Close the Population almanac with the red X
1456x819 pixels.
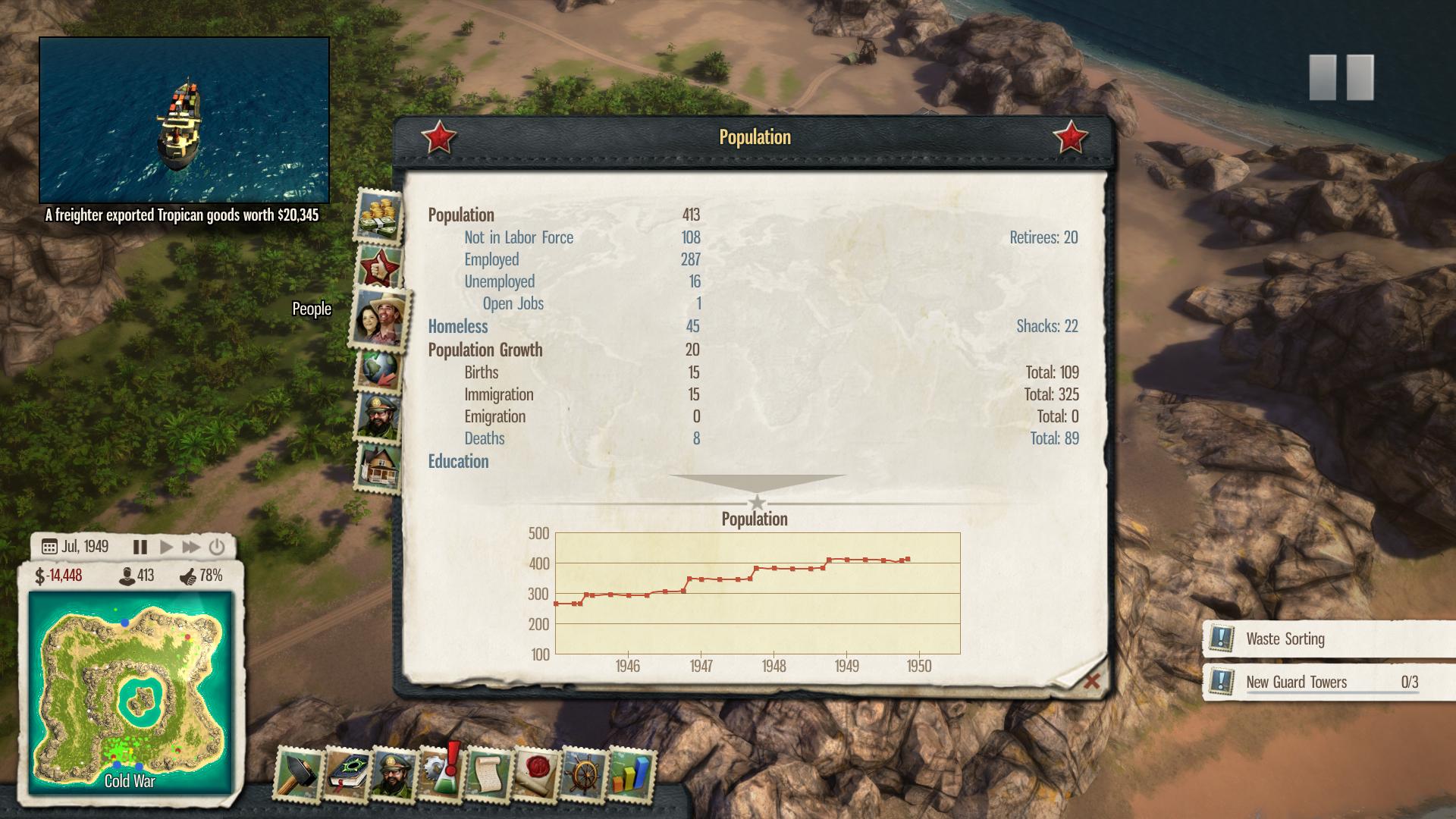1092,681
